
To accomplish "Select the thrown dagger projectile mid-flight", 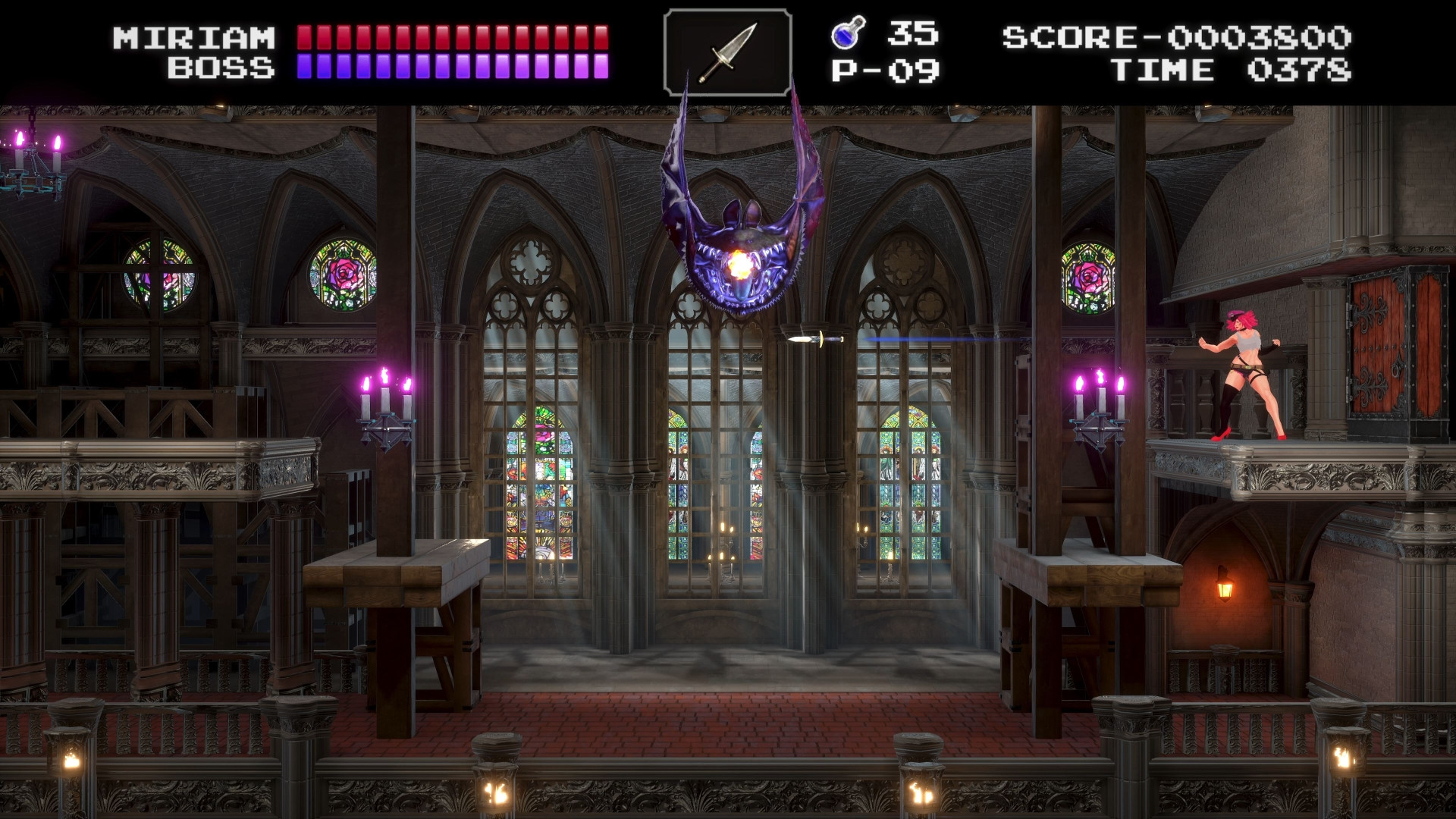I will click(814, 340).
